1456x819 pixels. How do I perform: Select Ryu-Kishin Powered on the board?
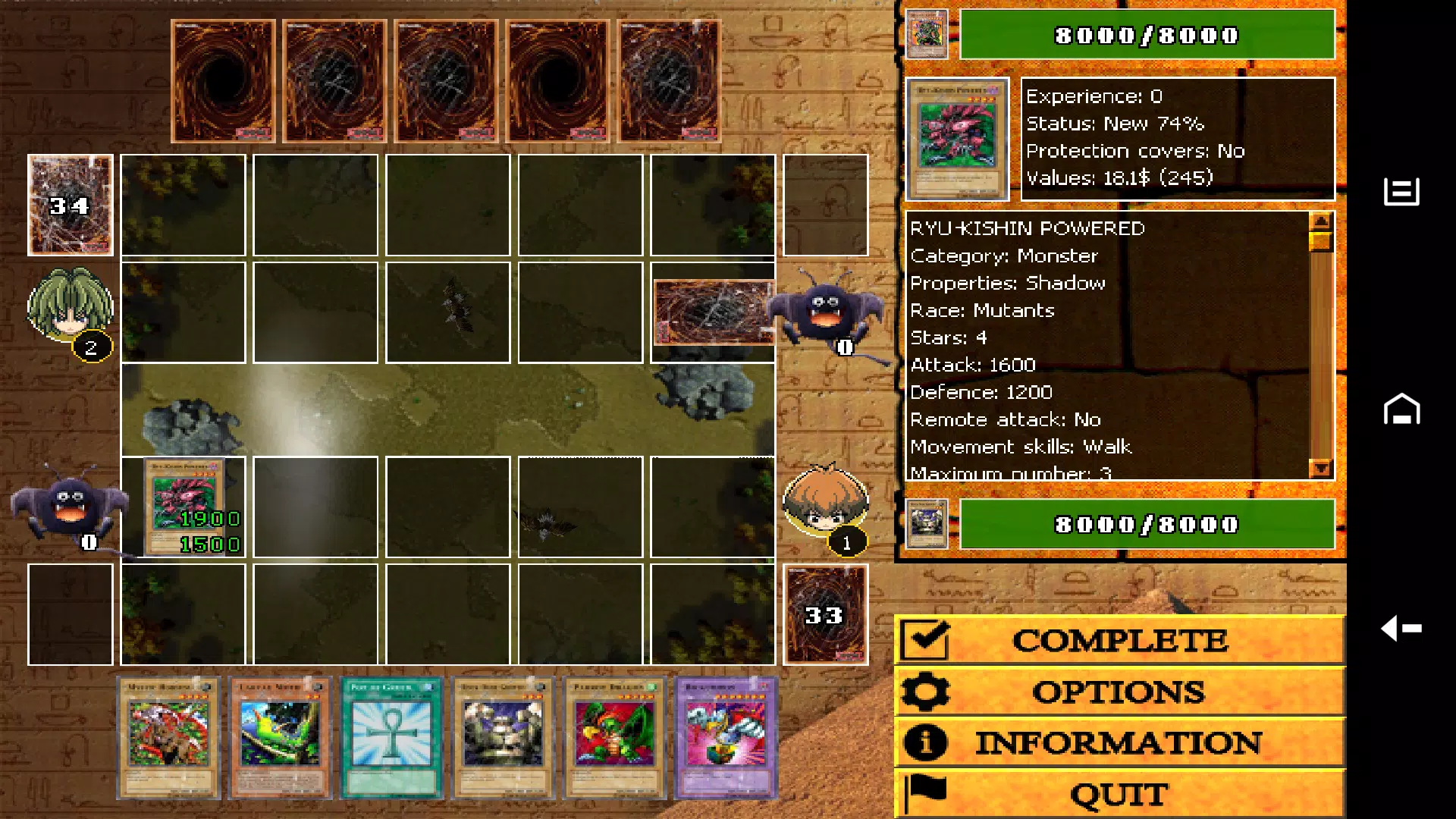coord(184,507)
